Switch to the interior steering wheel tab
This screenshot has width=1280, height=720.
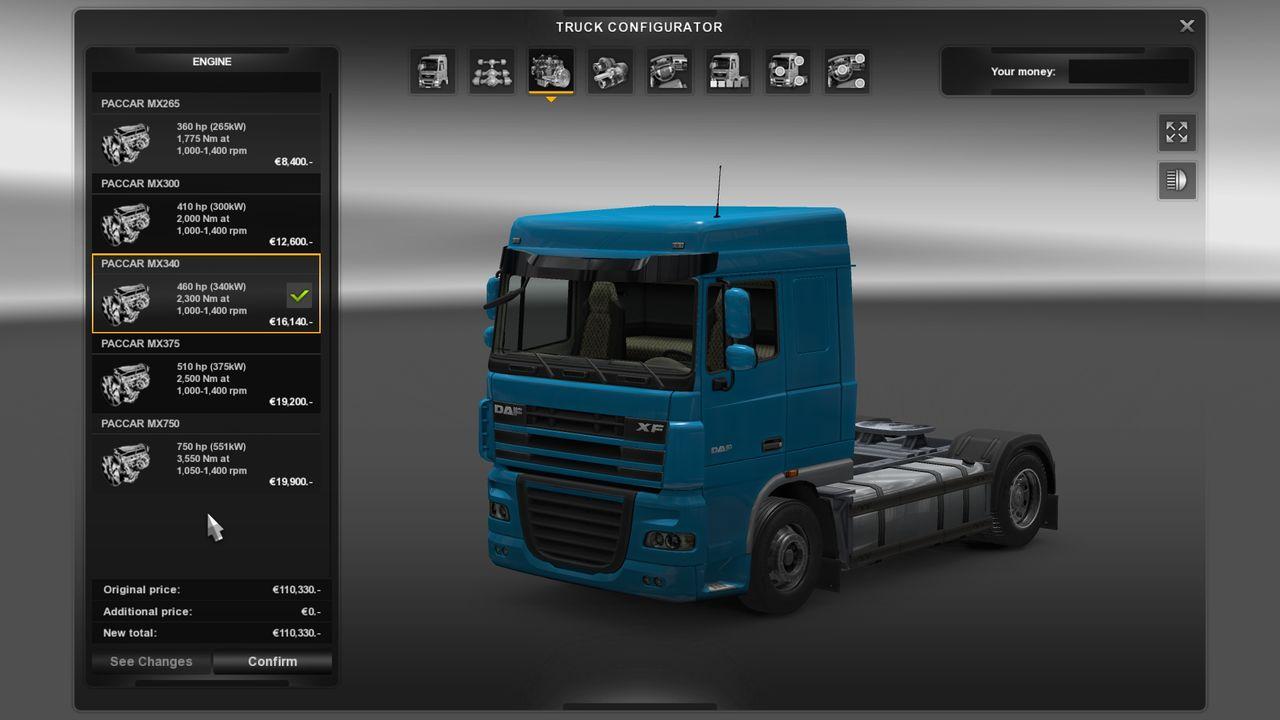(x=669, y=71)
